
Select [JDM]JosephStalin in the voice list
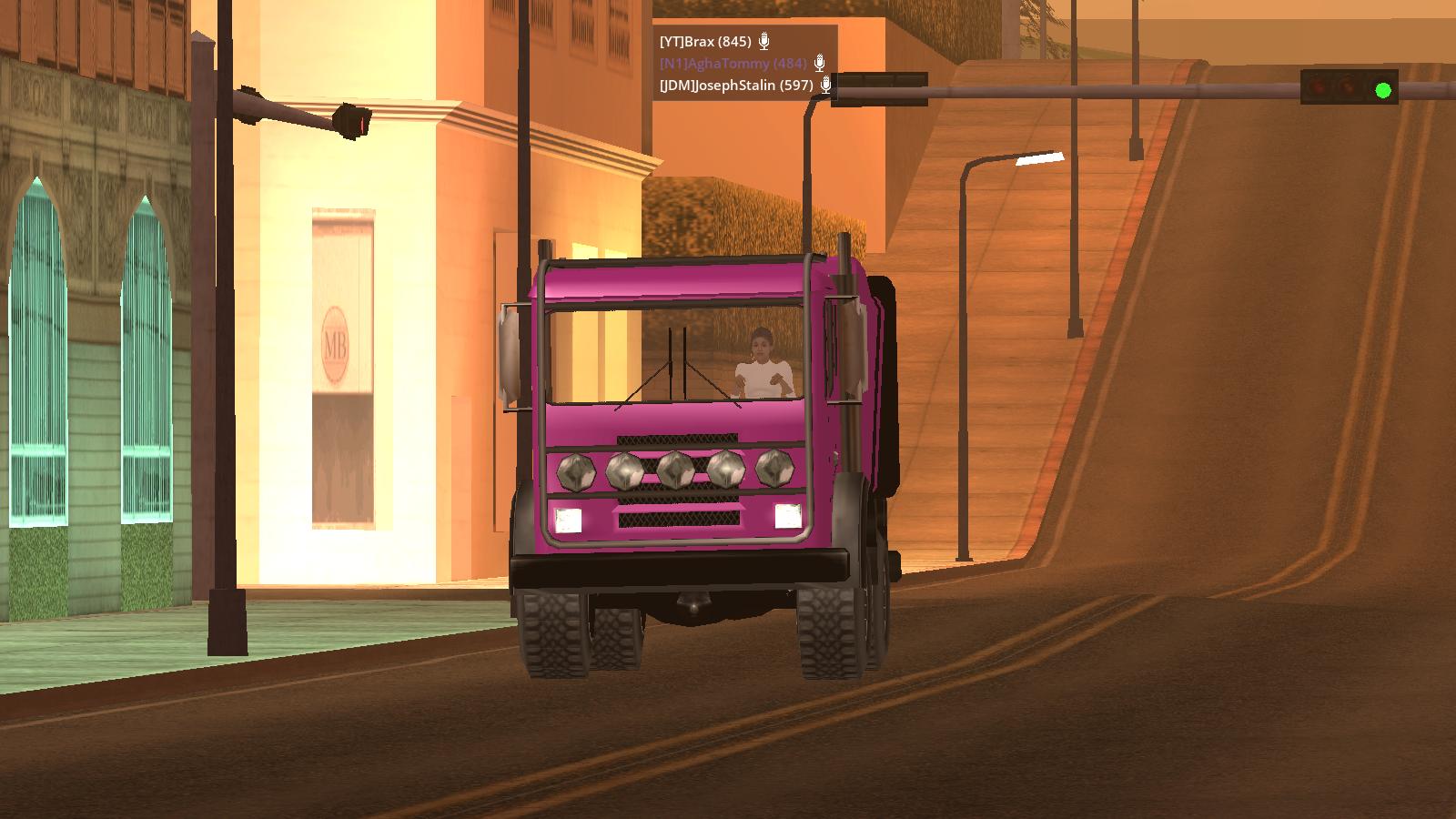(x=735, y=86)
